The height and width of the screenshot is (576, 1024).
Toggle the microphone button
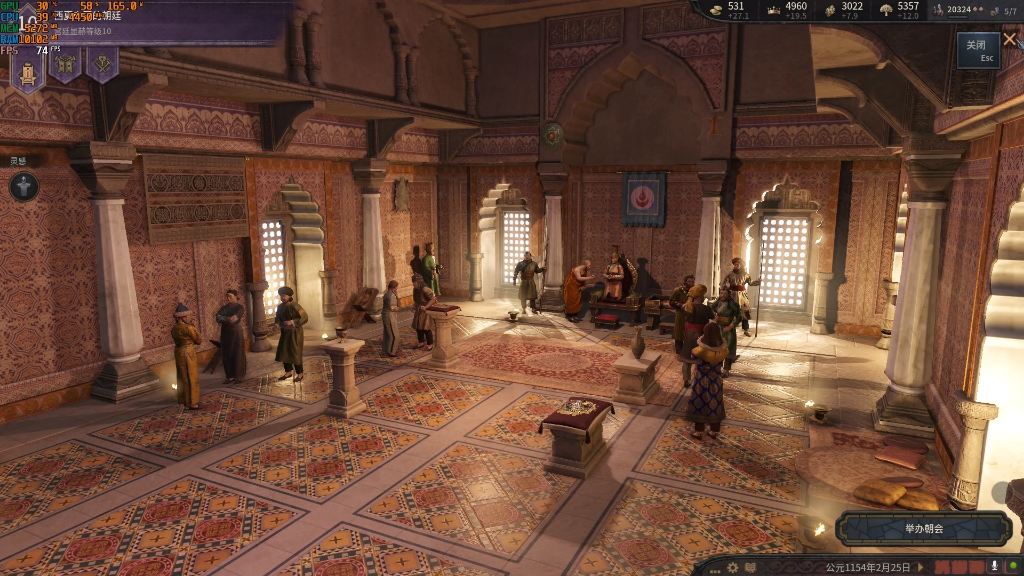pyautogui.click(x=996, y=567)
